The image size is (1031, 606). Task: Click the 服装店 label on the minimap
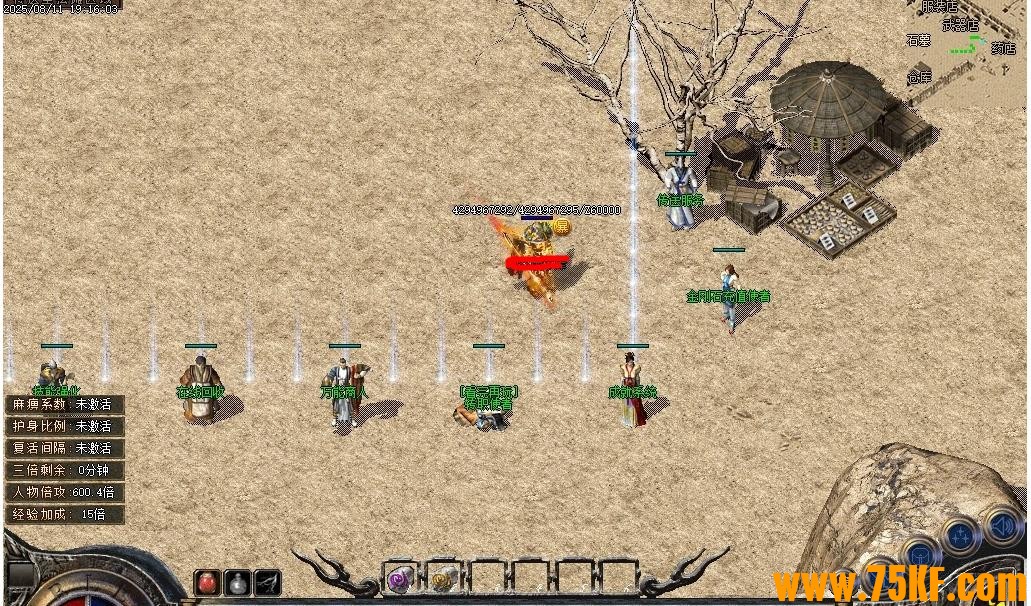pos(939,7)
